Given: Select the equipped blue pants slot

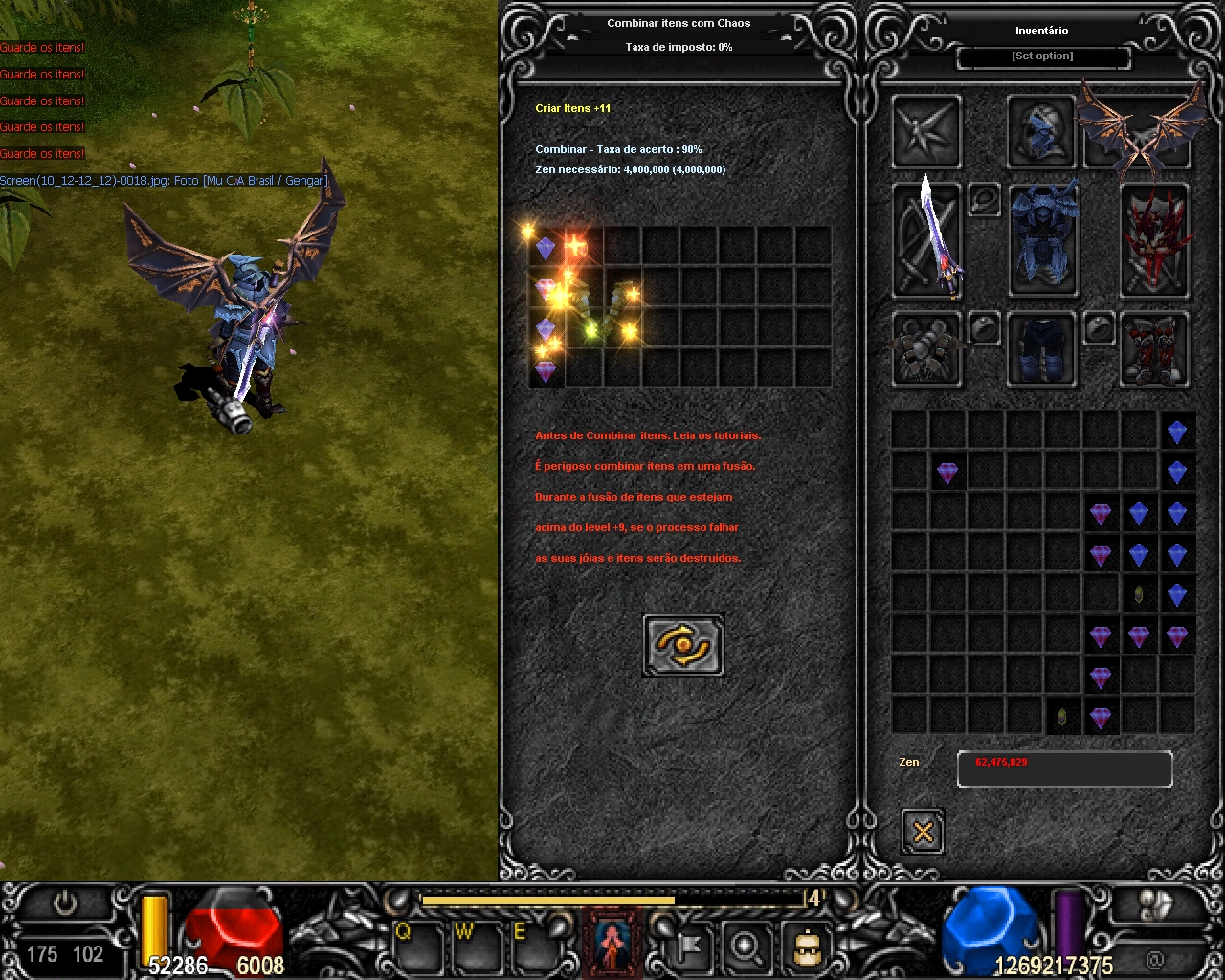Looking at the screenshot, I should (1041, 348).
